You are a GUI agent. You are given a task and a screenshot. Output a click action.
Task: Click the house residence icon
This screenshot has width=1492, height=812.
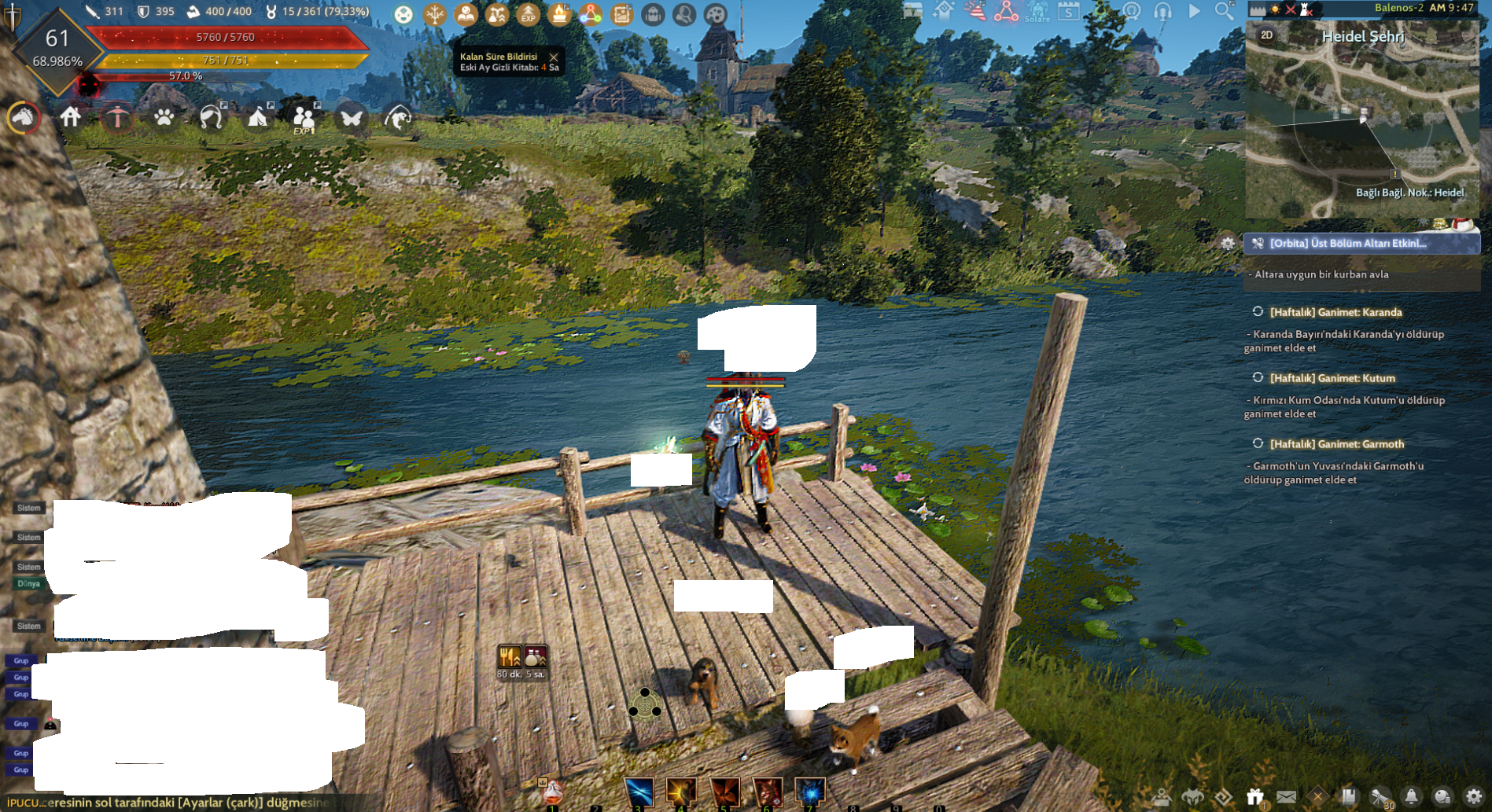click(x=71, y=118)
